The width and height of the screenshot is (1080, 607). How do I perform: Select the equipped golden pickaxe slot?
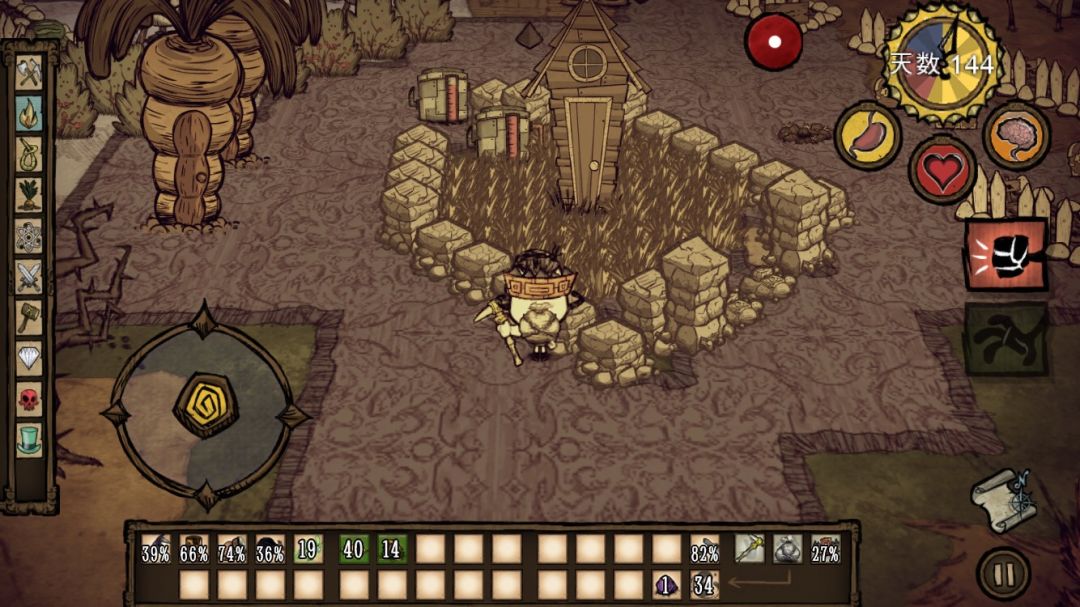tap(750, 549)
